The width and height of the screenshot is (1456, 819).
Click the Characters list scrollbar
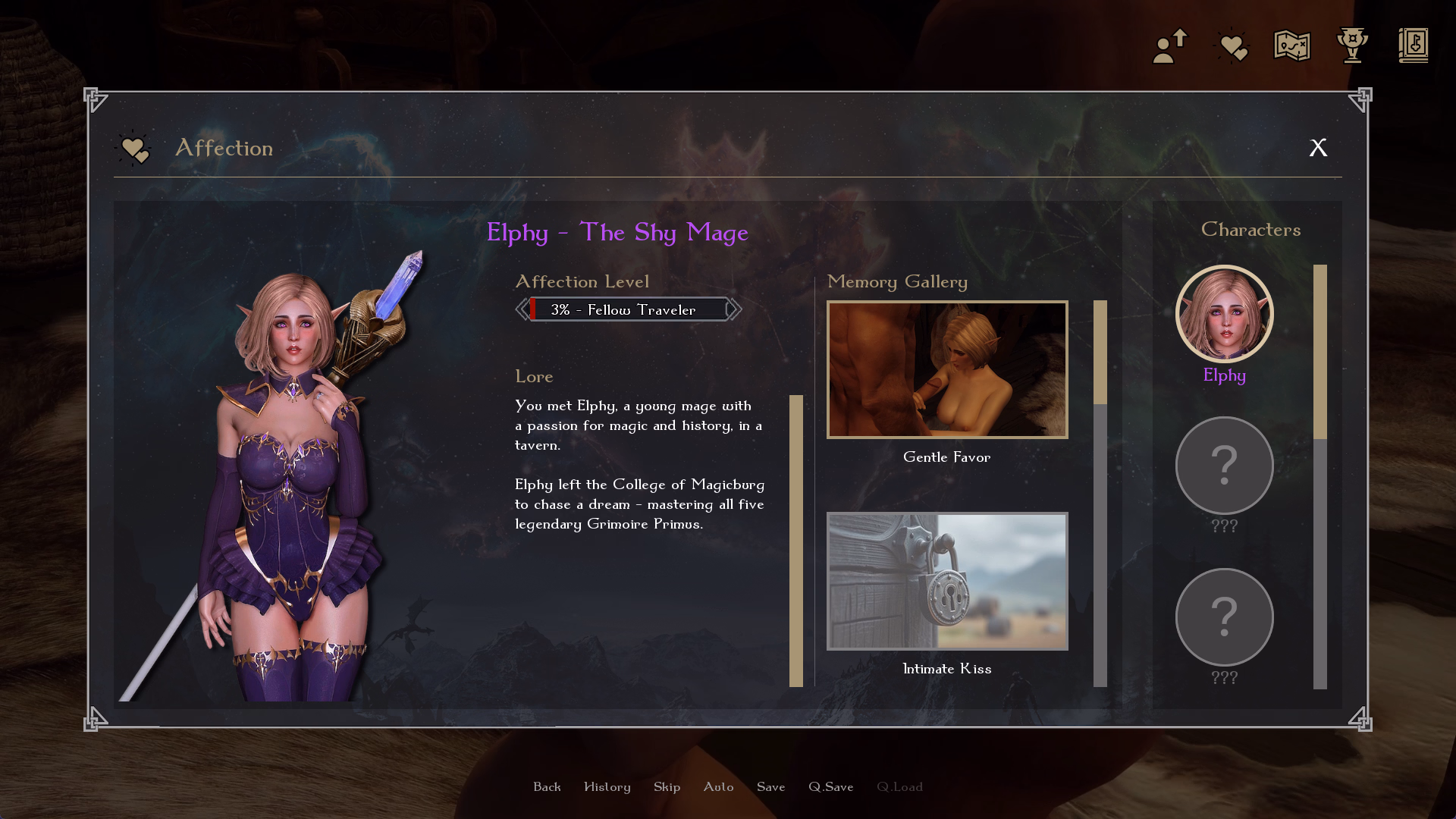point(1319,476)
